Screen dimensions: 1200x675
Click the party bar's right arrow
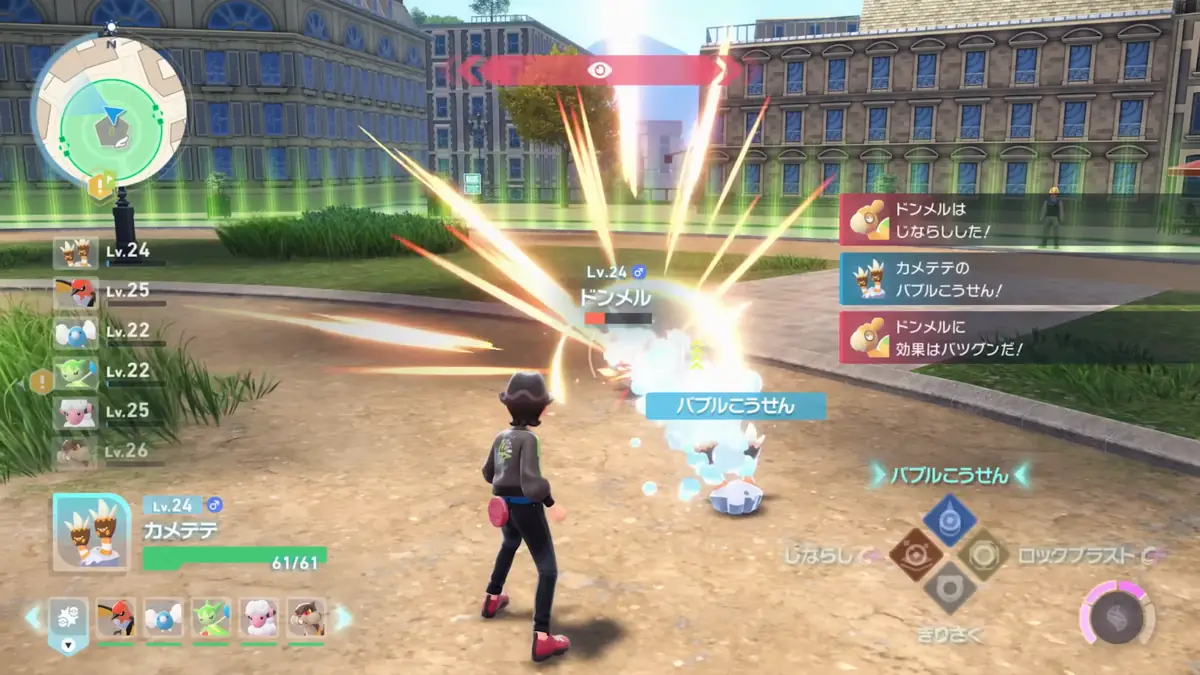343,617
